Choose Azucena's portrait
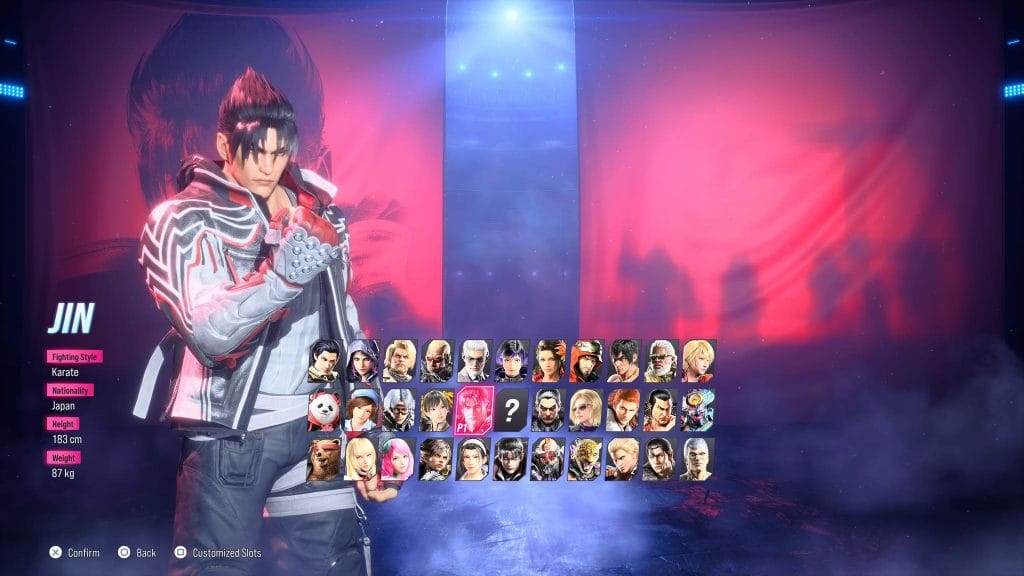The height and width of the screenshot is (576, 1024). point(548,361)
